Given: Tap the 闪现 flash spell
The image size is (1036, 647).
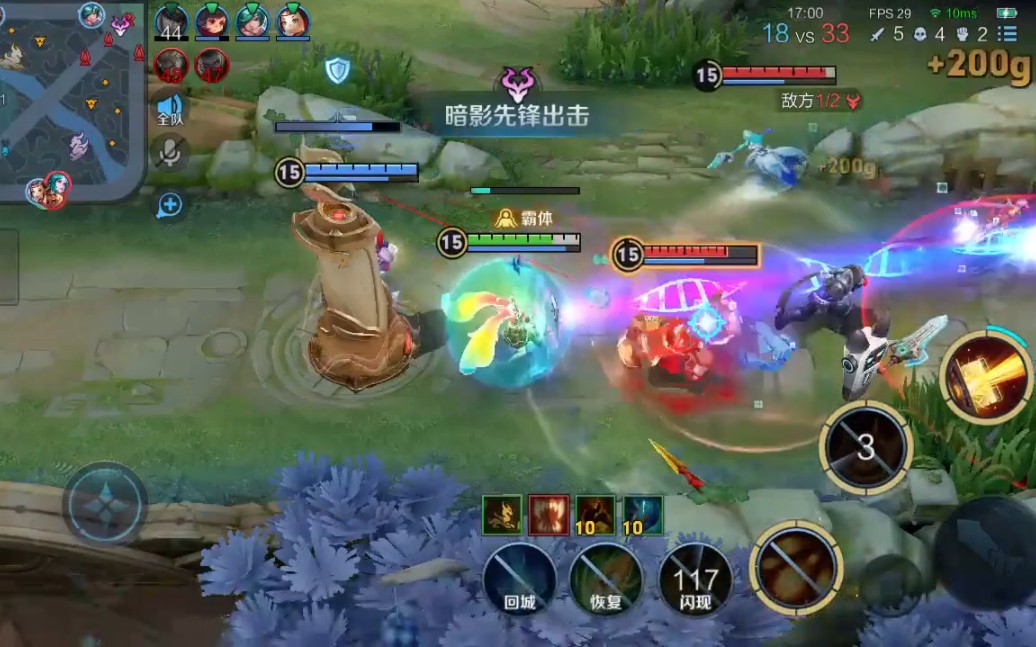Looking at the screenshot, I should coord(695,580).
